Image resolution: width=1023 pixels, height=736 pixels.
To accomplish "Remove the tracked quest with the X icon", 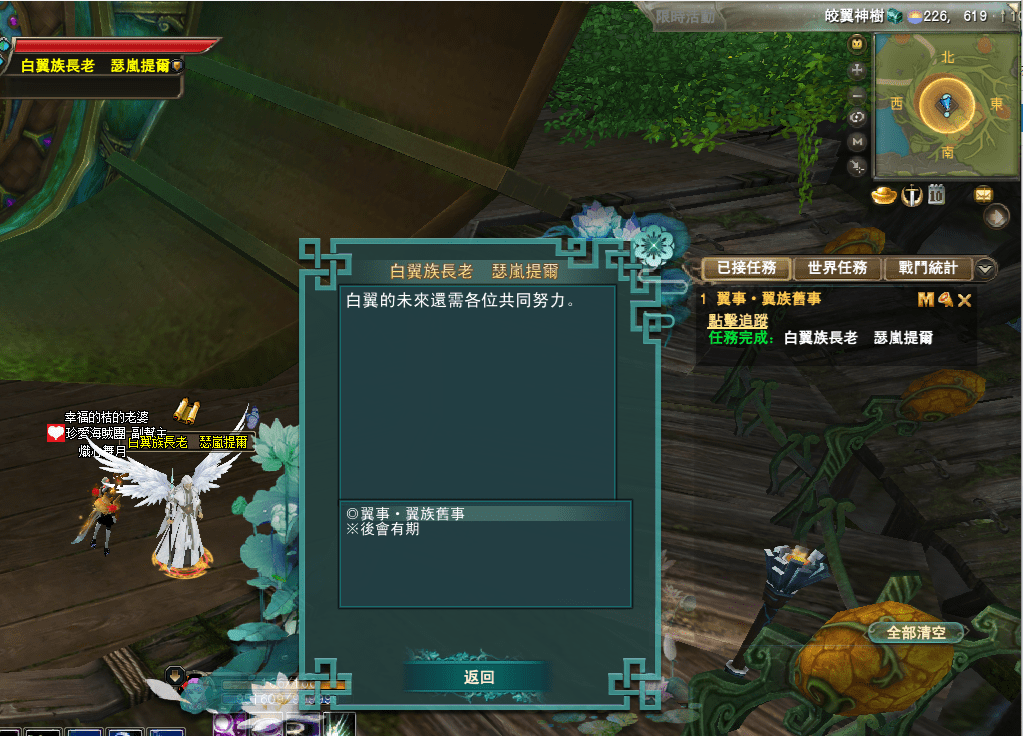I will [x=965, y=299].
